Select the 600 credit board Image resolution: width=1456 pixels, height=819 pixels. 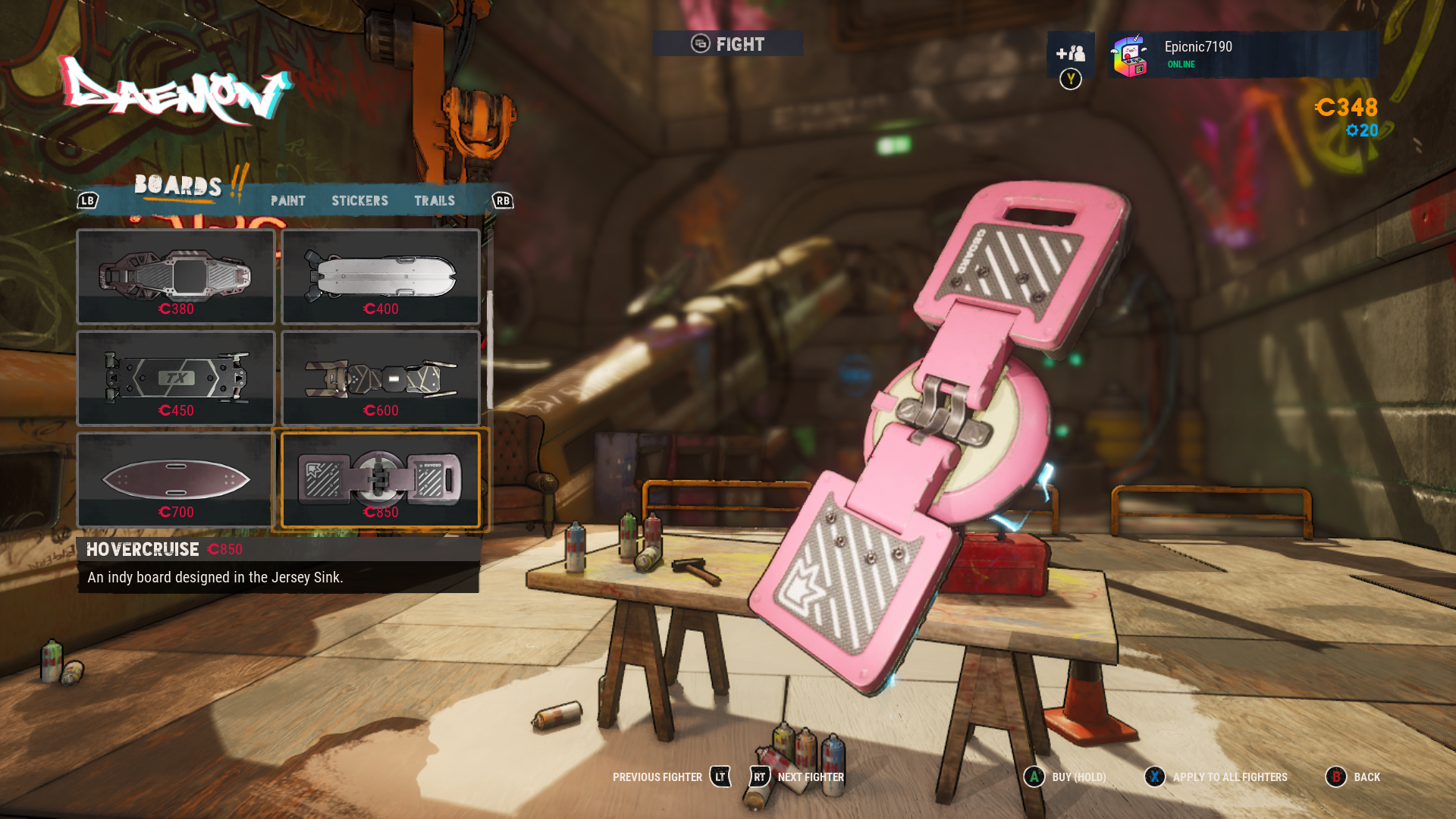(381, 378)
